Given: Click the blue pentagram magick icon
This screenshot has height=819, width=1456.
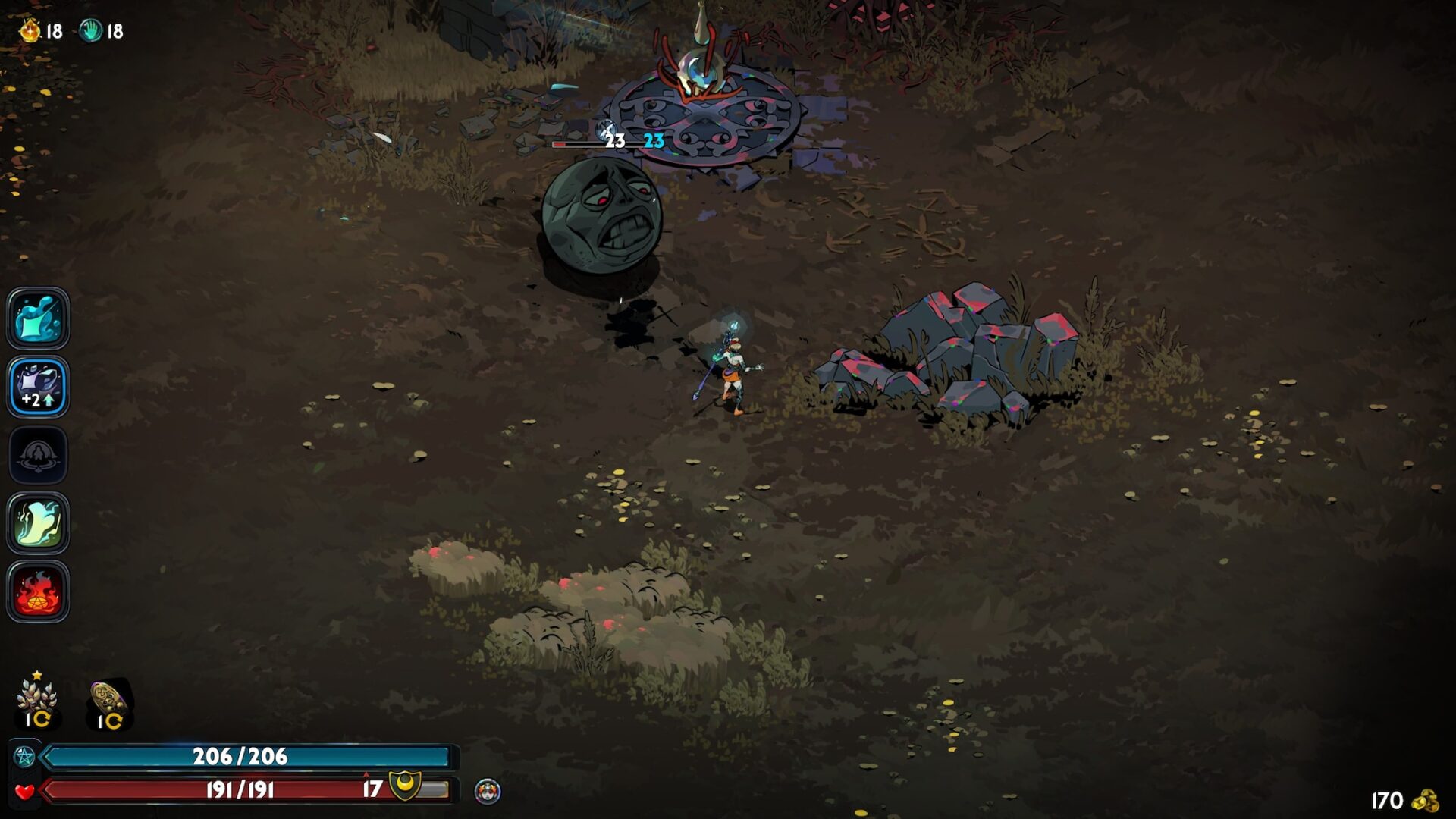Looking at the screenshot, I should 24,756.
